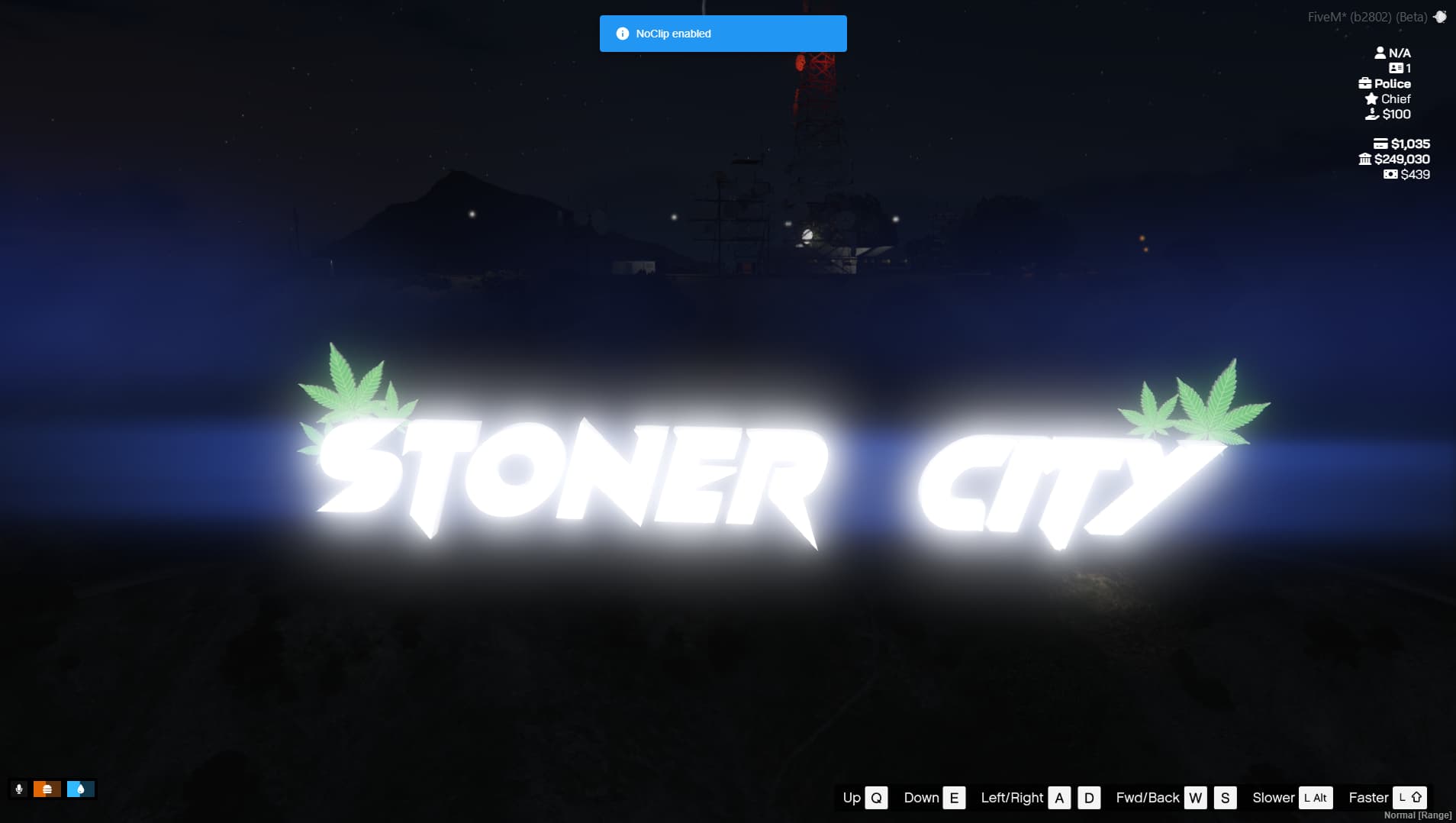Select the credit card icon beside $1,035
Viewport: 1456px width, 823px height.
[1380, 144]
